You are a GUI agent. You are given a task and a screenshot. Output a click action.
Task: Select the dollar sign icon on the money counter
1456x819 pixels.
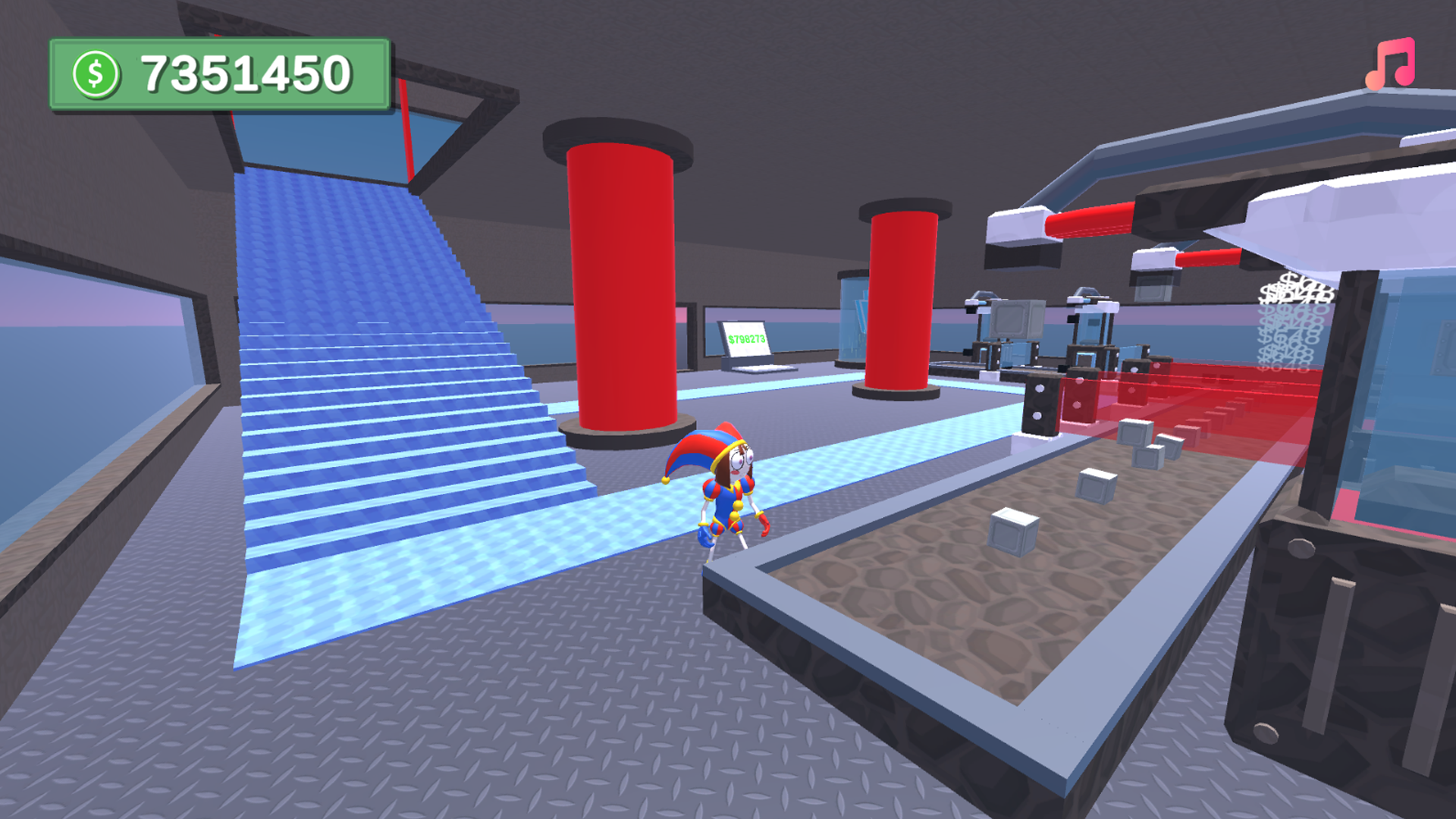click(96, 72)
